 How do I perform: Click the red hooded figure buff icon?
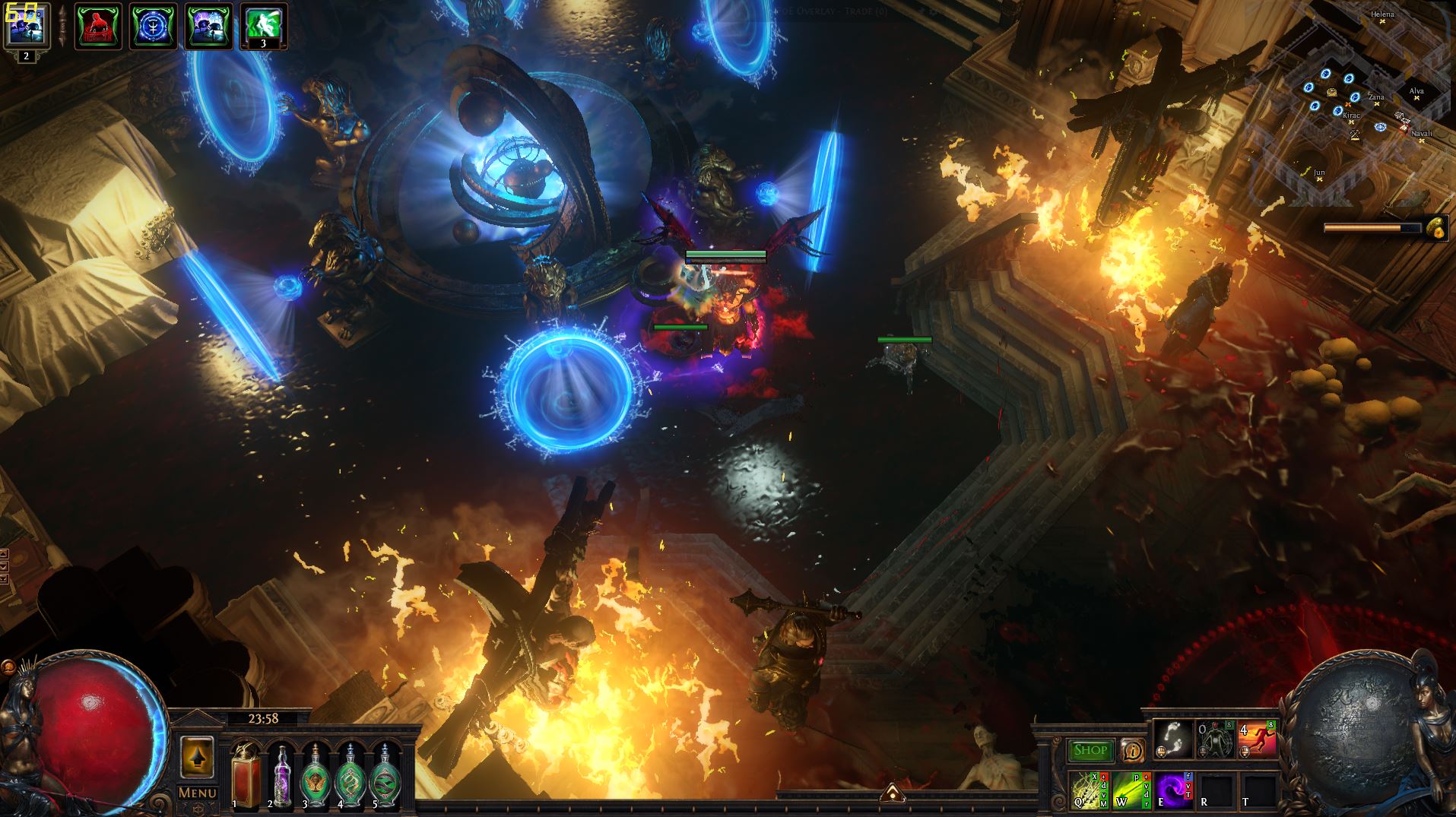pos(98,26)
